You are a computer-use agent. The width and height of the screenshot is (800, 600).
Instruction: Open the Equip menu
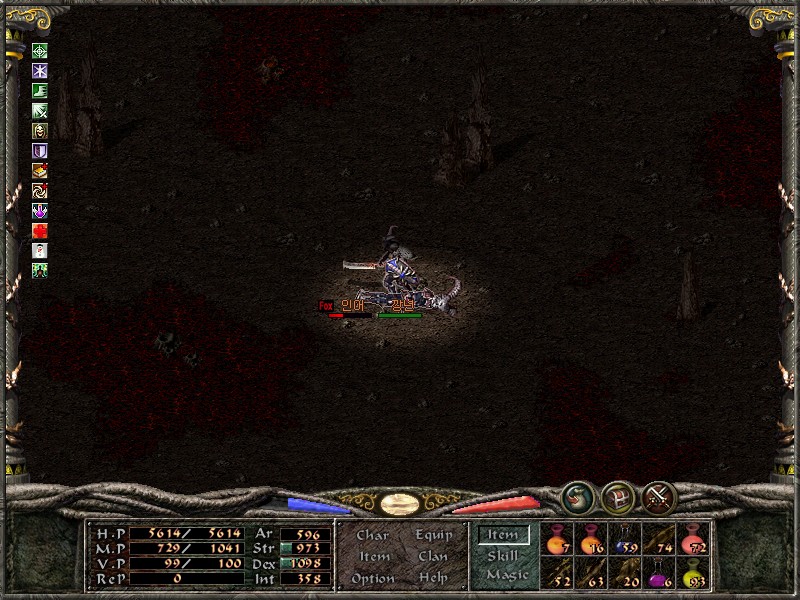434,535
